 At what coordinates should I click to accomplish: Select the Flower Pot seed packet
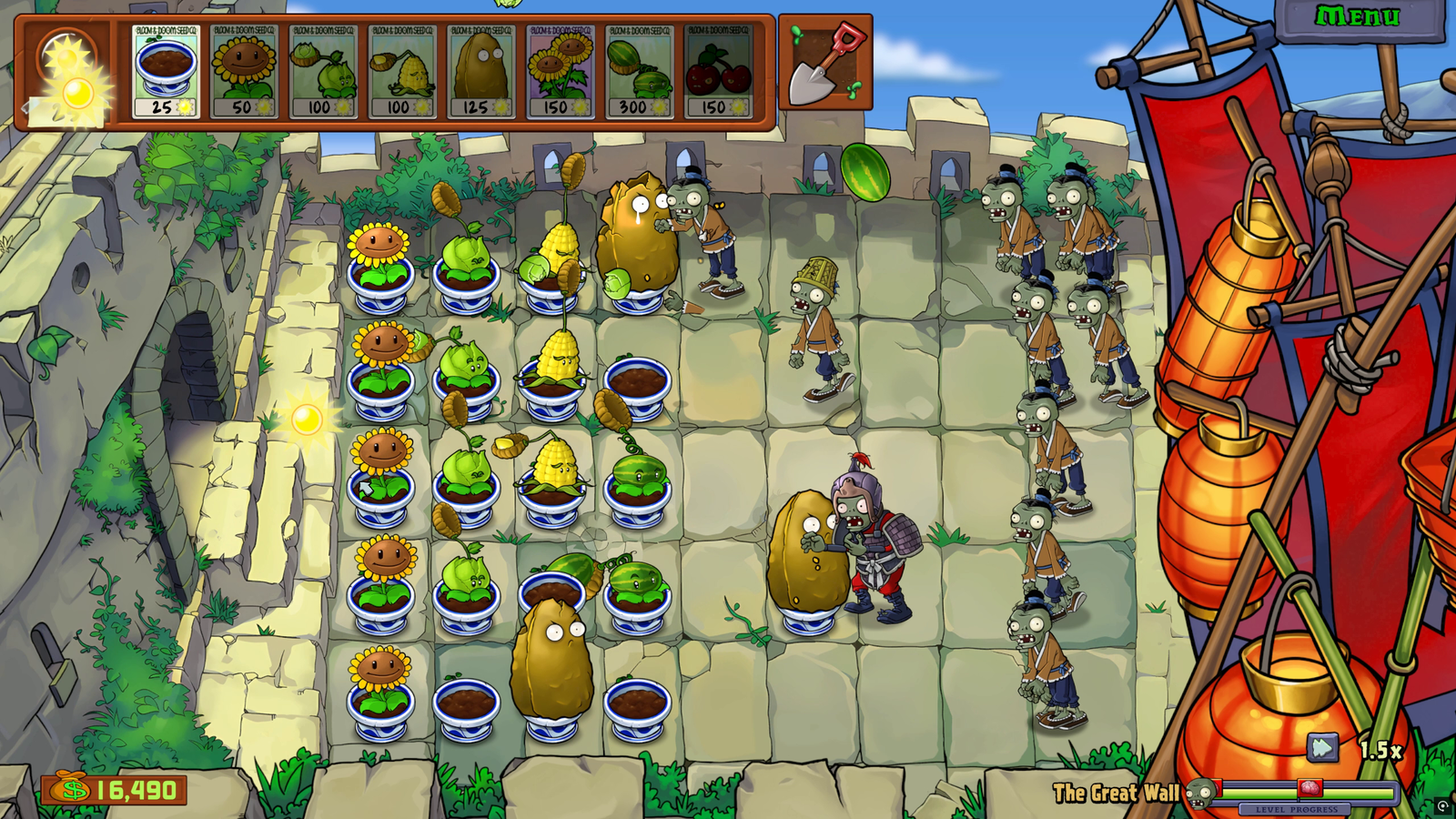tap(165, 71)
